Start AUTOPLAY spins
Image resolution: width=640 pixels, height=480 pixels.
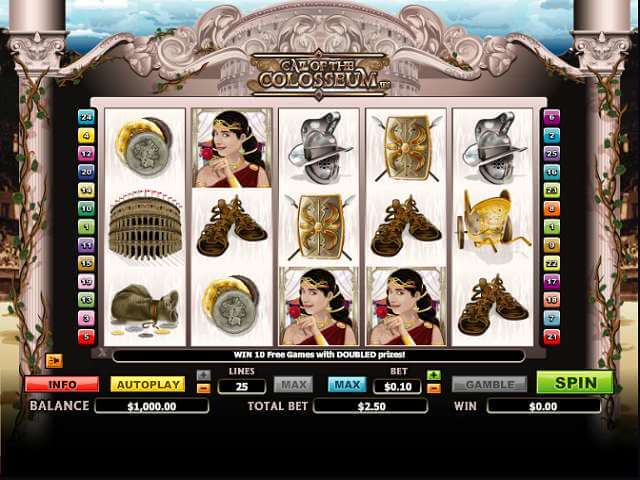point(147,384)
